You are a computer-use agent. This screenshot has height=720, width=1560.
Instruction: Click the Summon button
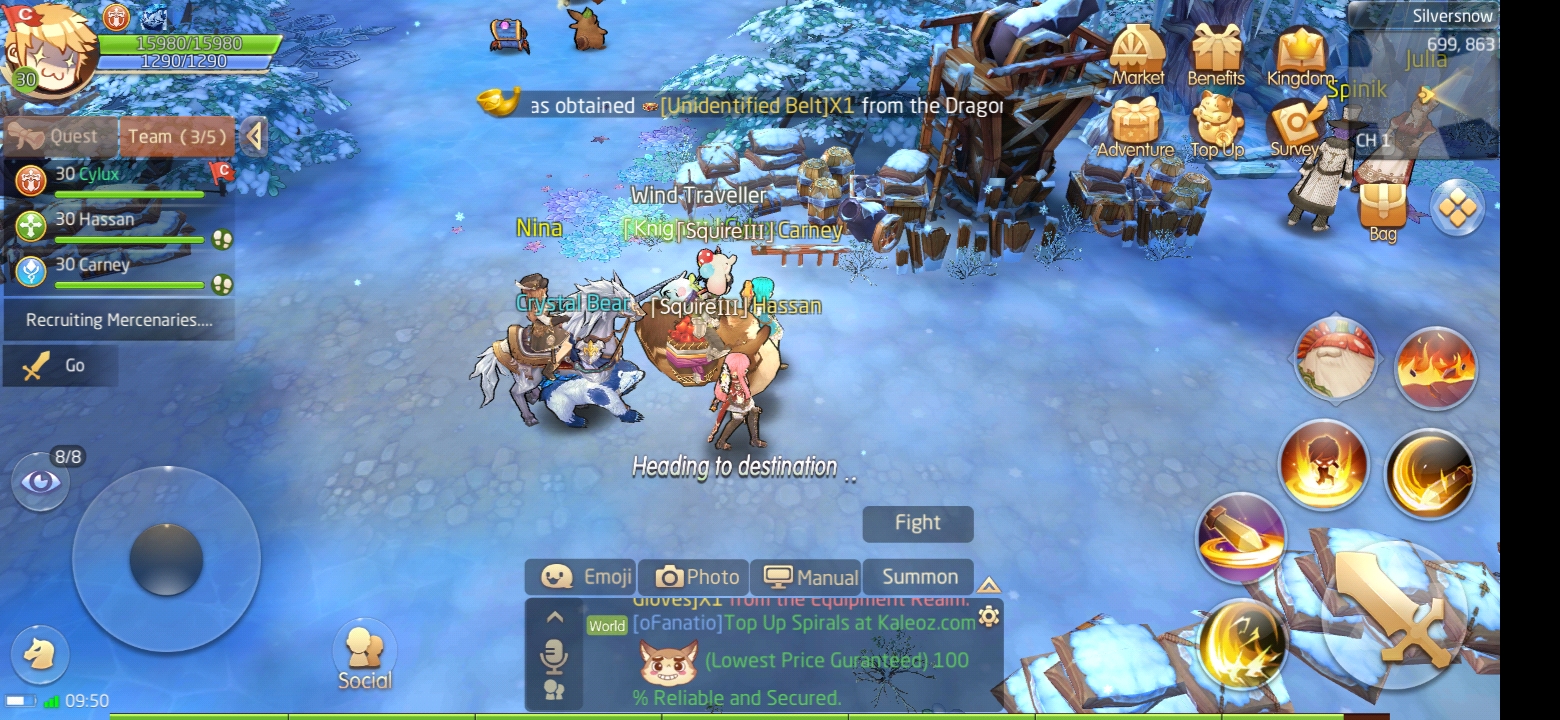pos(919,577)
